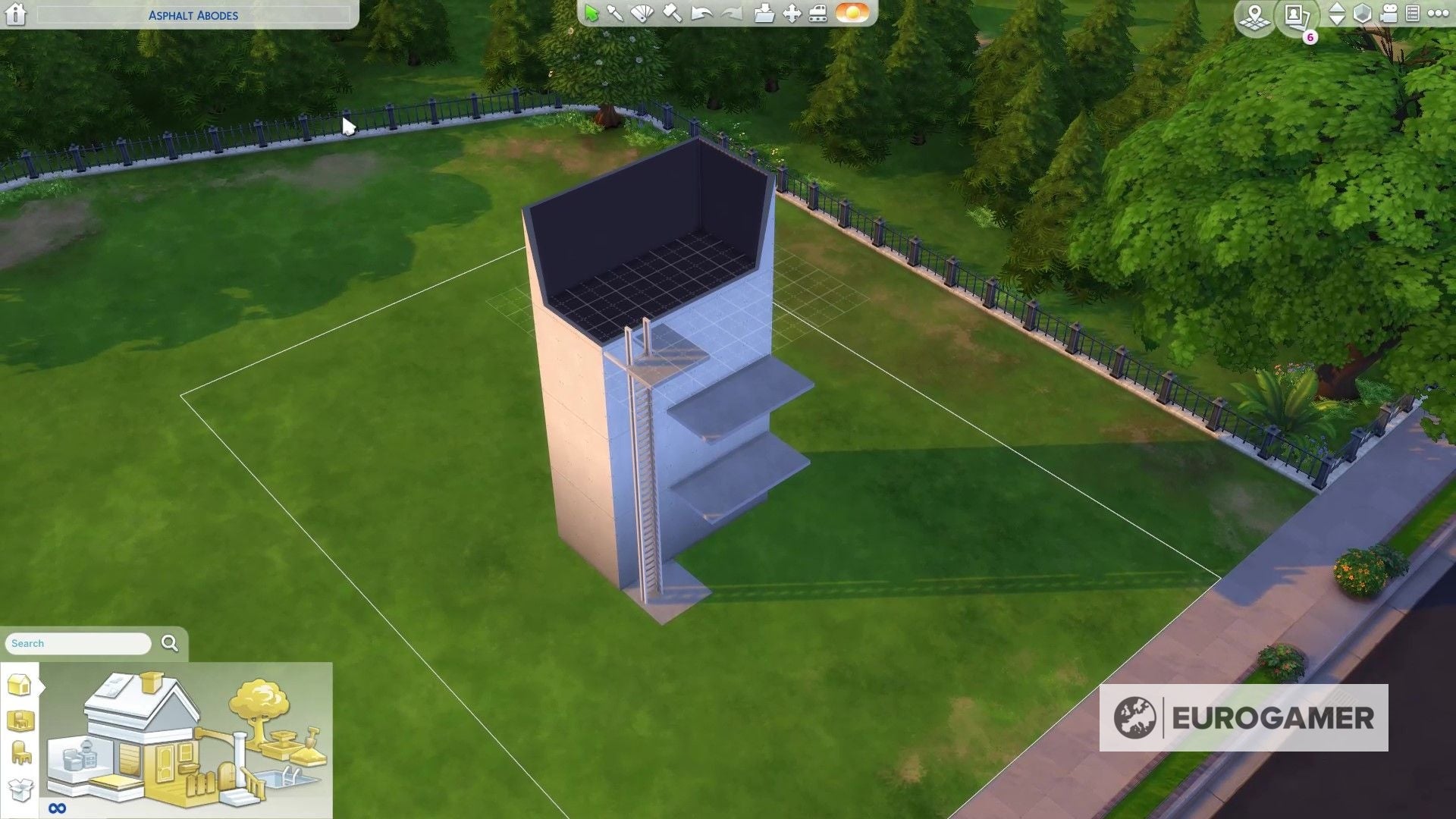1456x819 pixels.
Task: Click the Asphalt Abodes lot name
Action: pyautogui.click(x=193, y=14)
